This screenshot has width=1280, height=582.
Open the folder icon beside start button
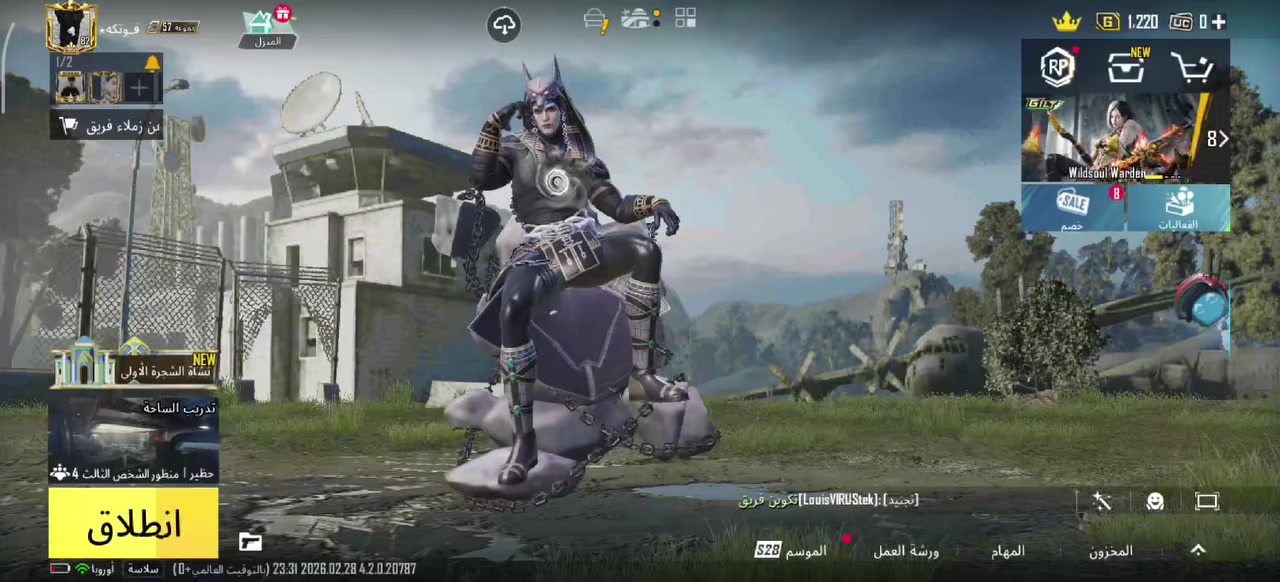(250, 542)
